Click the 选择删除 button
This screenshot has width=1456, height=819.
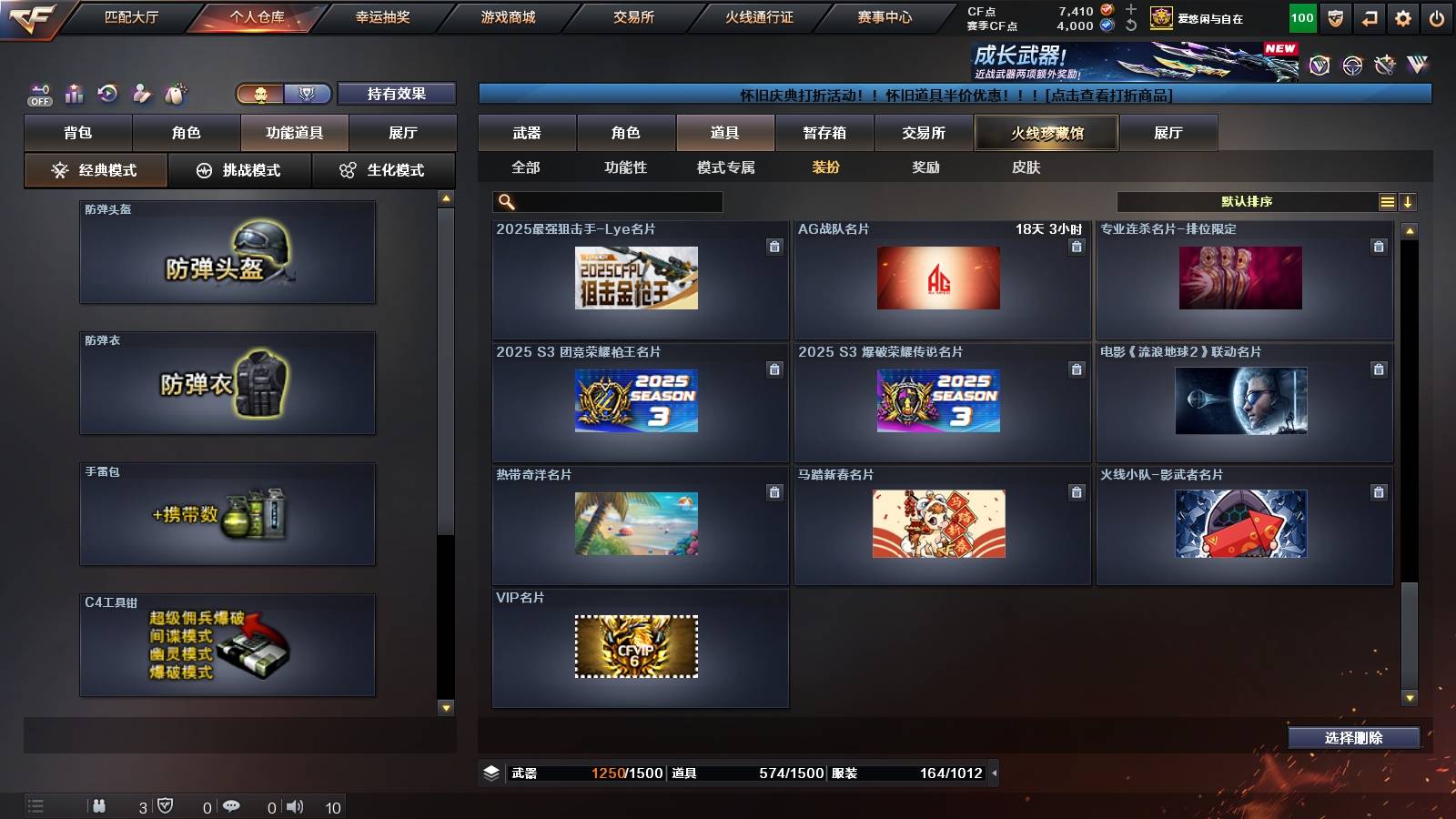click(1353, 738)
